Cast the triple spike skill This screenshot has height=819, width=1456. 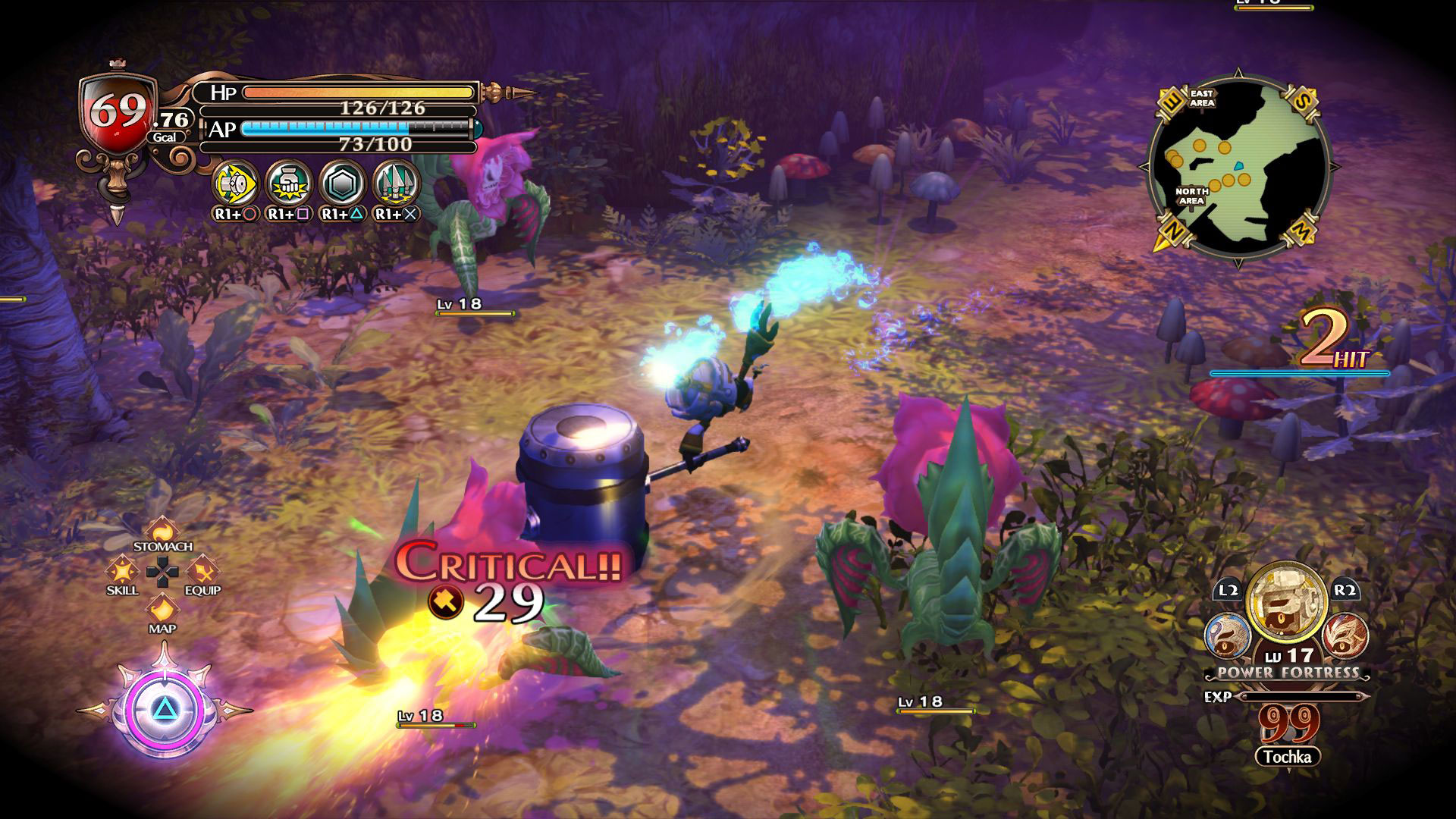(396, 184)
